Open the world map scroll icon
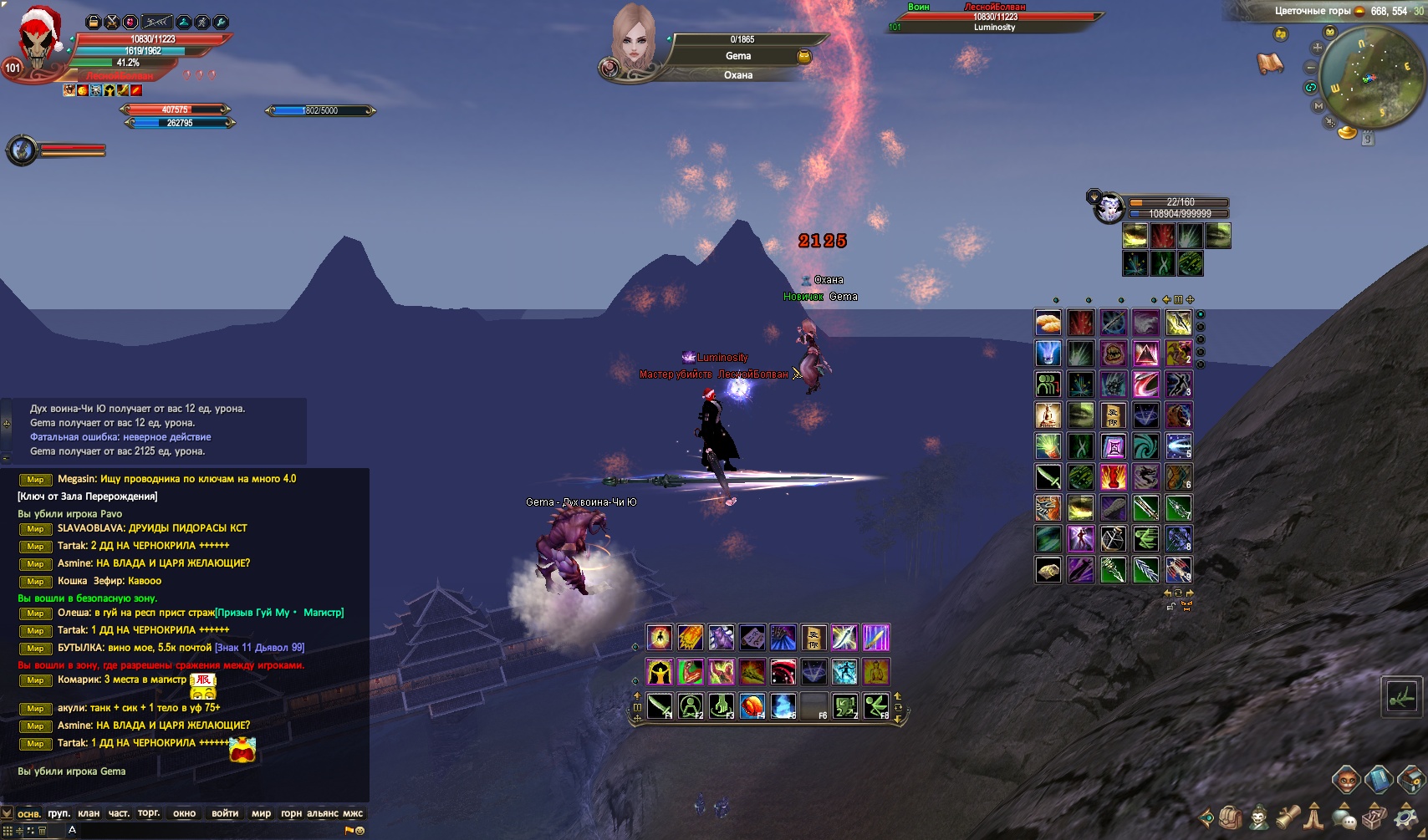This screenshot has height=840, width=1428. (x=1270, y=63)
